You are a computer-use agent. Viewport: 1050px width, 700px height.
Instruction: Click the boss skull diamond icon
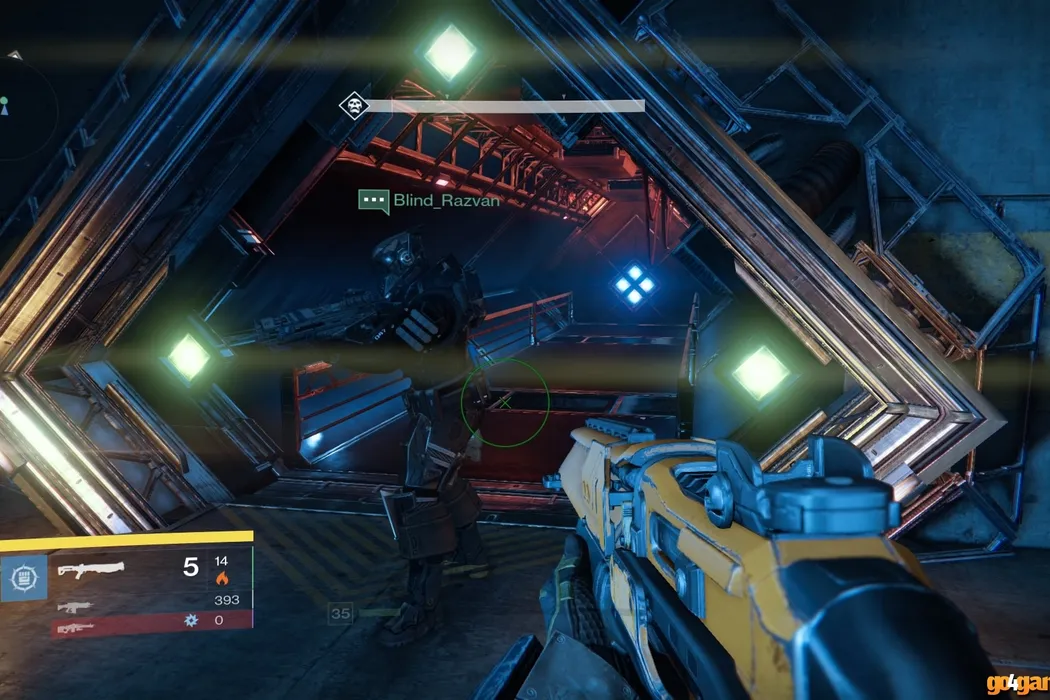point(352,105)
